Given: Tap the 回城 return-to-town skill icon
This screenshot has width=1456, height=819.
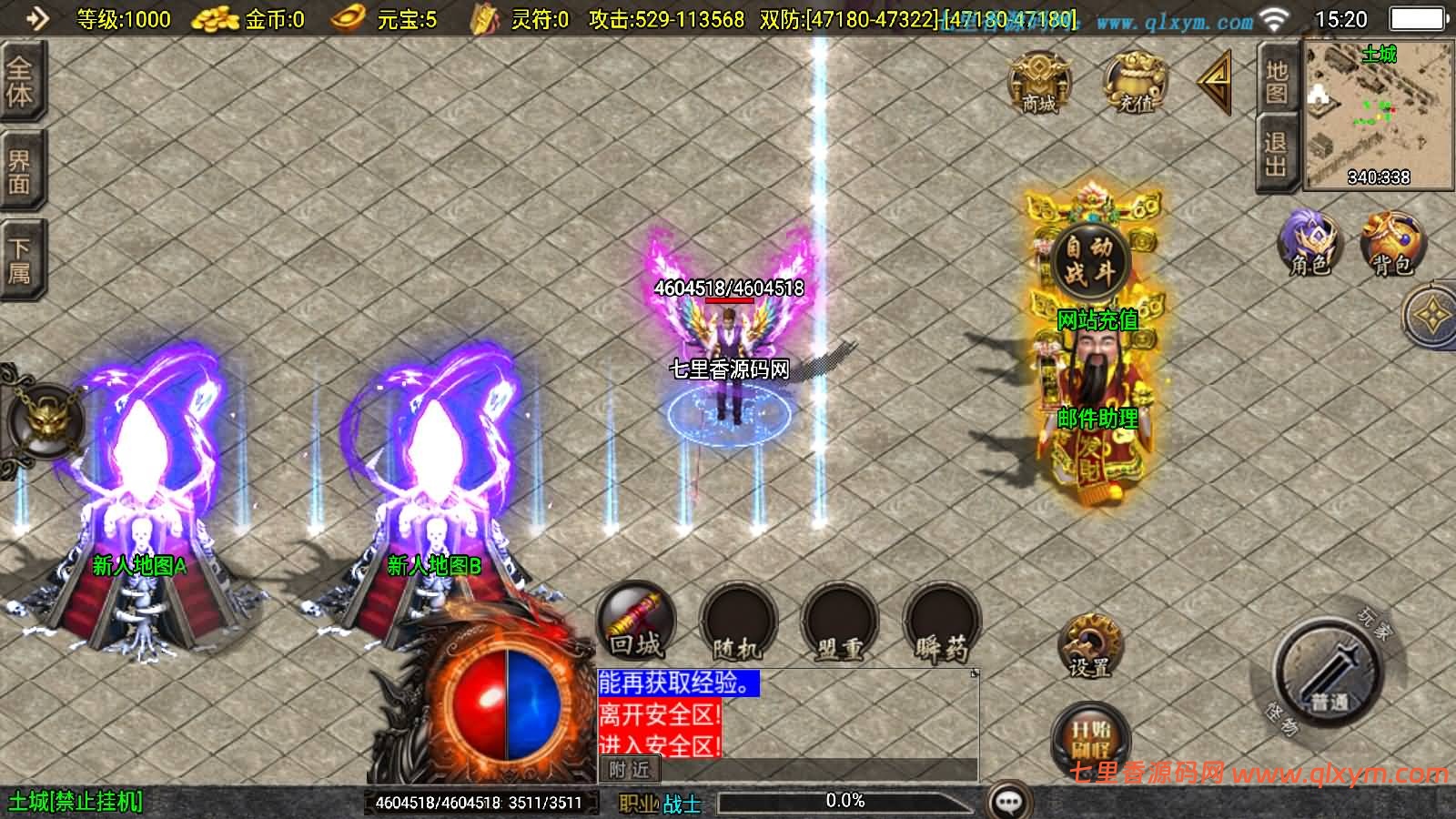Looking at the screenshot, I should [x=635, y=623].
